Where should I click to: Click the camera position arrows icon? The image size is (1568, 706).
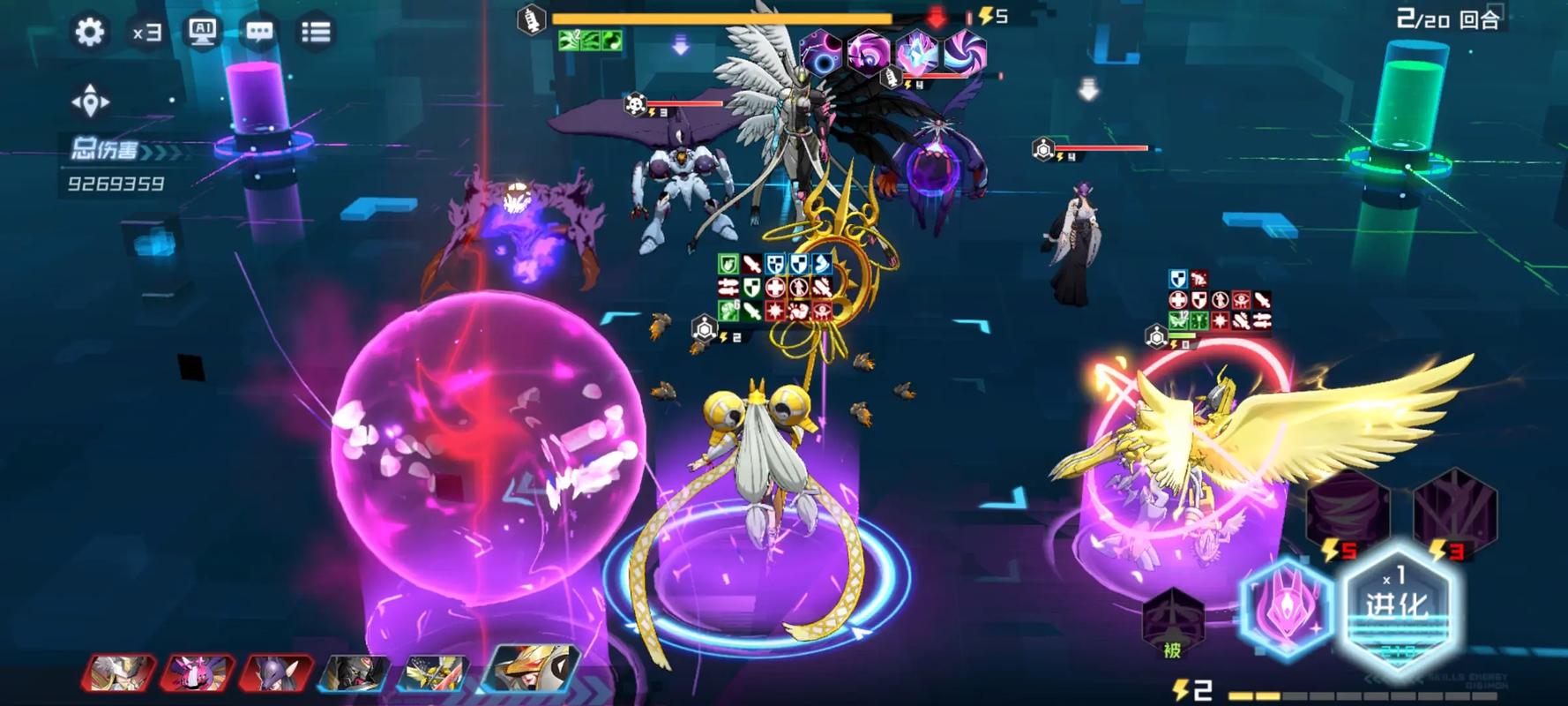click(90, 101)
